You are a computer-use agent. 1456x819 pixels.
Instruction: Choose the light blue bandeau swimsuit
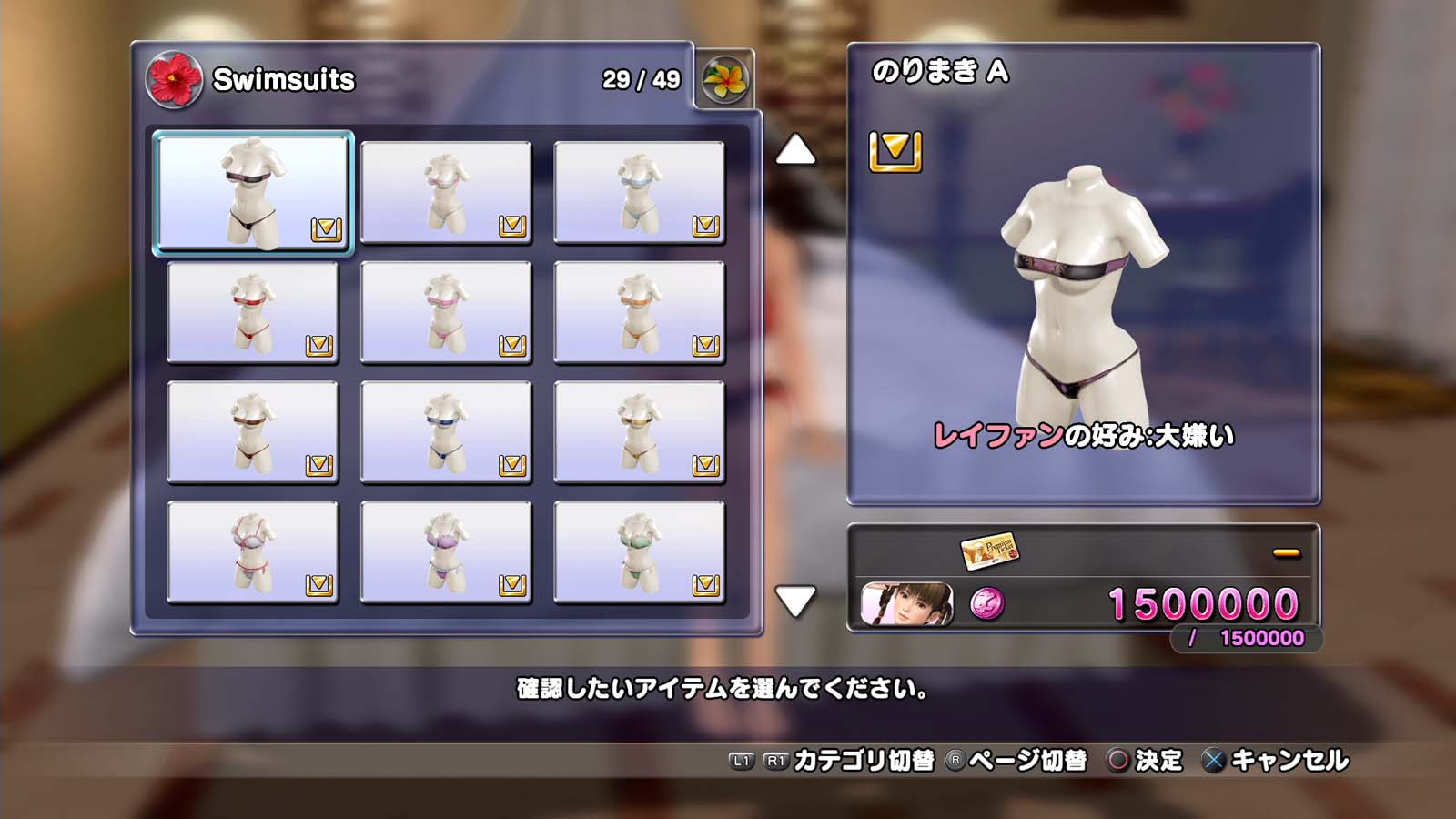(x=639, y=192)
